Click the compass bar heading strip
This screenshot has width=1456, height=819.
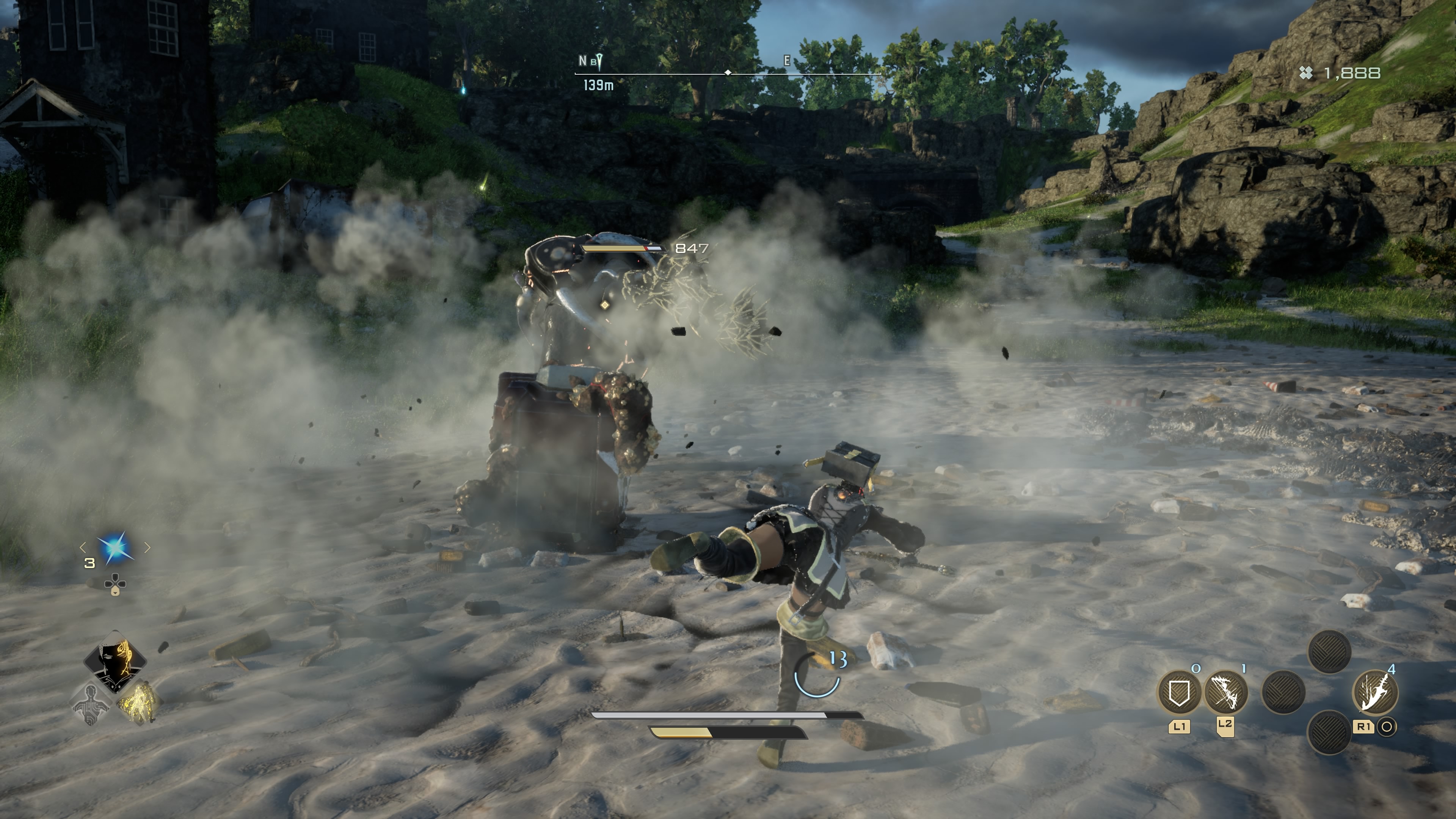(x=728, y=73)
